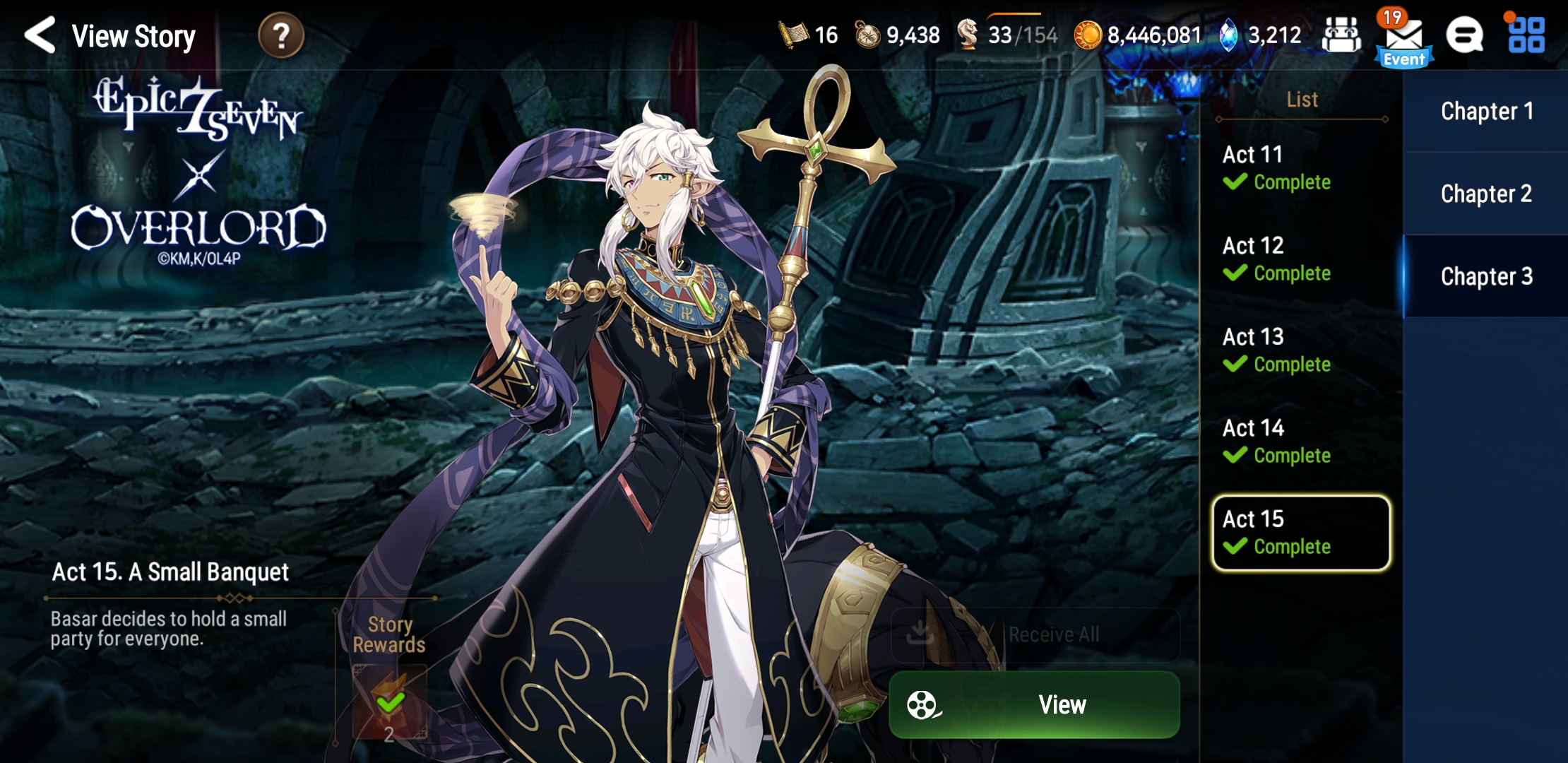Tap the Complete checkmark under Act 11

[1234, 182]
